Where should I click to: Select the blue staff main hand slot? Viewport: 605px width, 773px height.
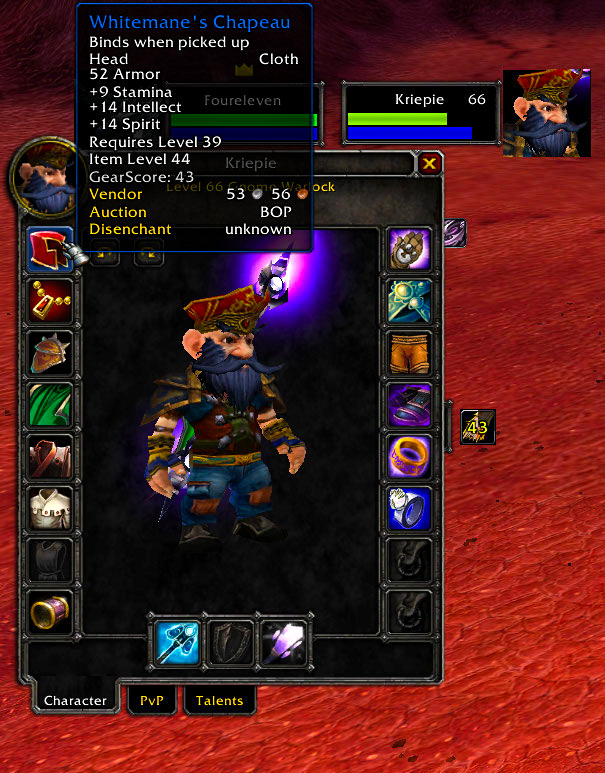(178, 641)
